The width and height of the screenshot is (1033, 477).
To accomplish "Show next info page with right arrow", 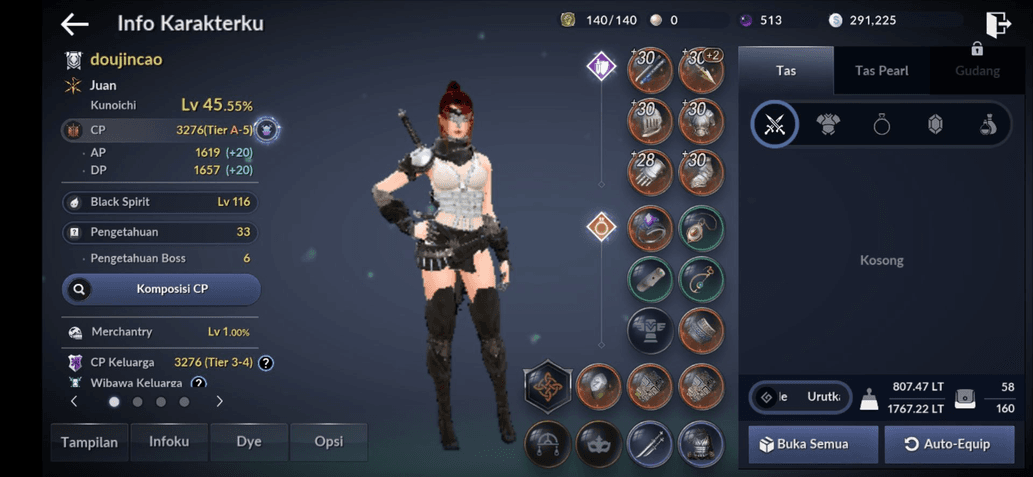I will pos(220,401).
